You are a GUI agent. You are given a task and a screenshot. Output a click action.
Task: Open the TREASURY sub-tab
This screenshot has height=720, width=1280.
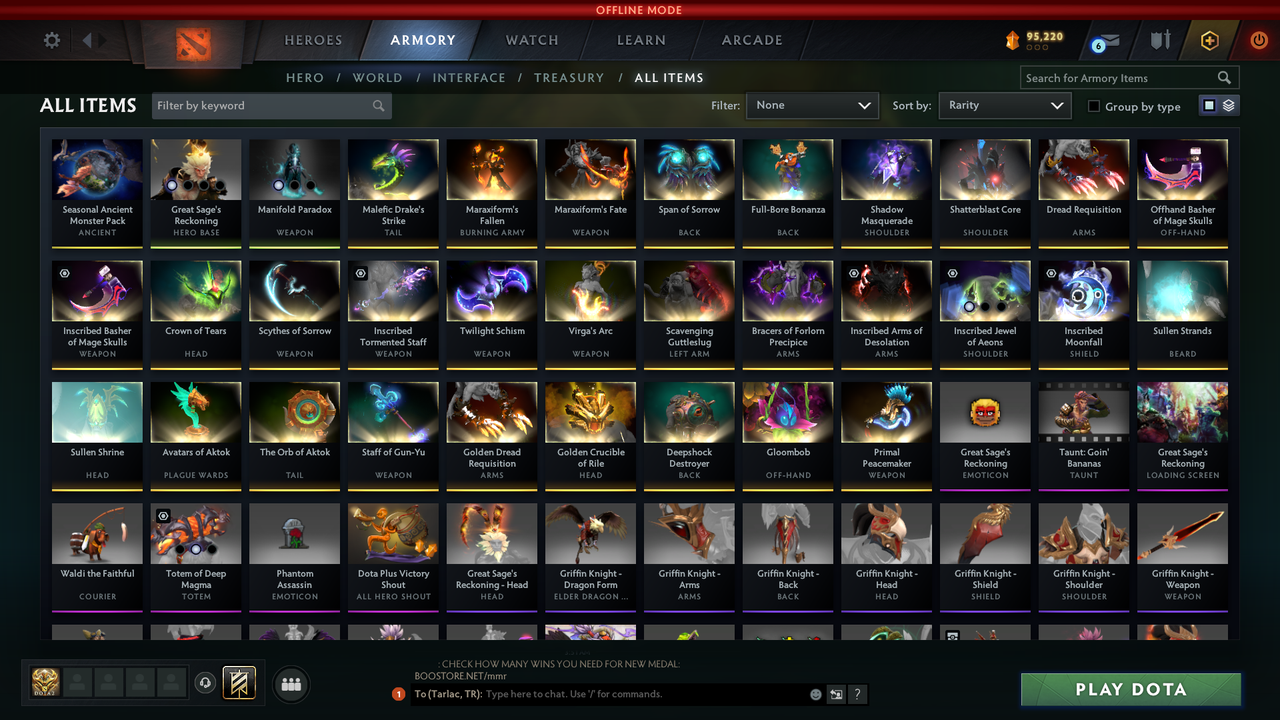point(569,77)
